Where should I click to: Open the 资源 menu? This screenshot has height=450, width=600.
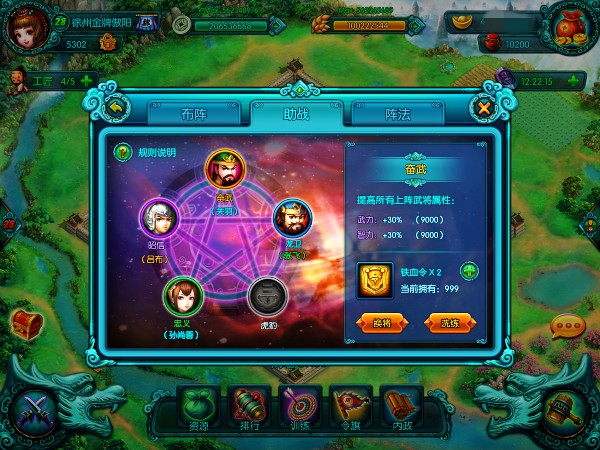[x=197, y=410]
